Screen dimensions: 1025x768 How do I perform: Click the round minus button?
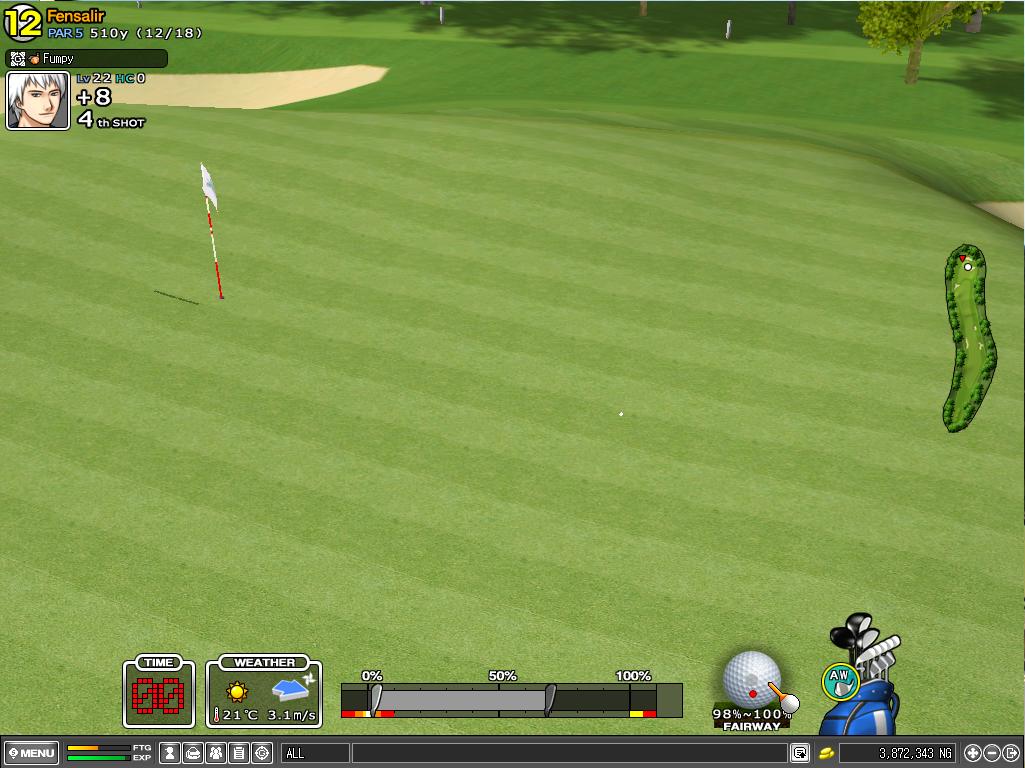991,753
